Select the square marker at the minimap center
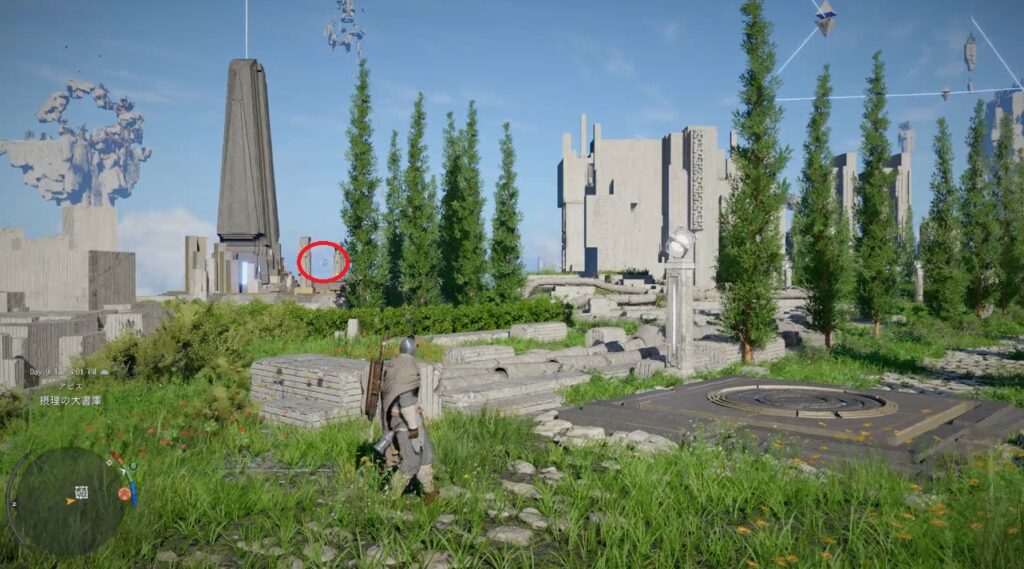The image size is (1024, 569). [x=82, y=492]
